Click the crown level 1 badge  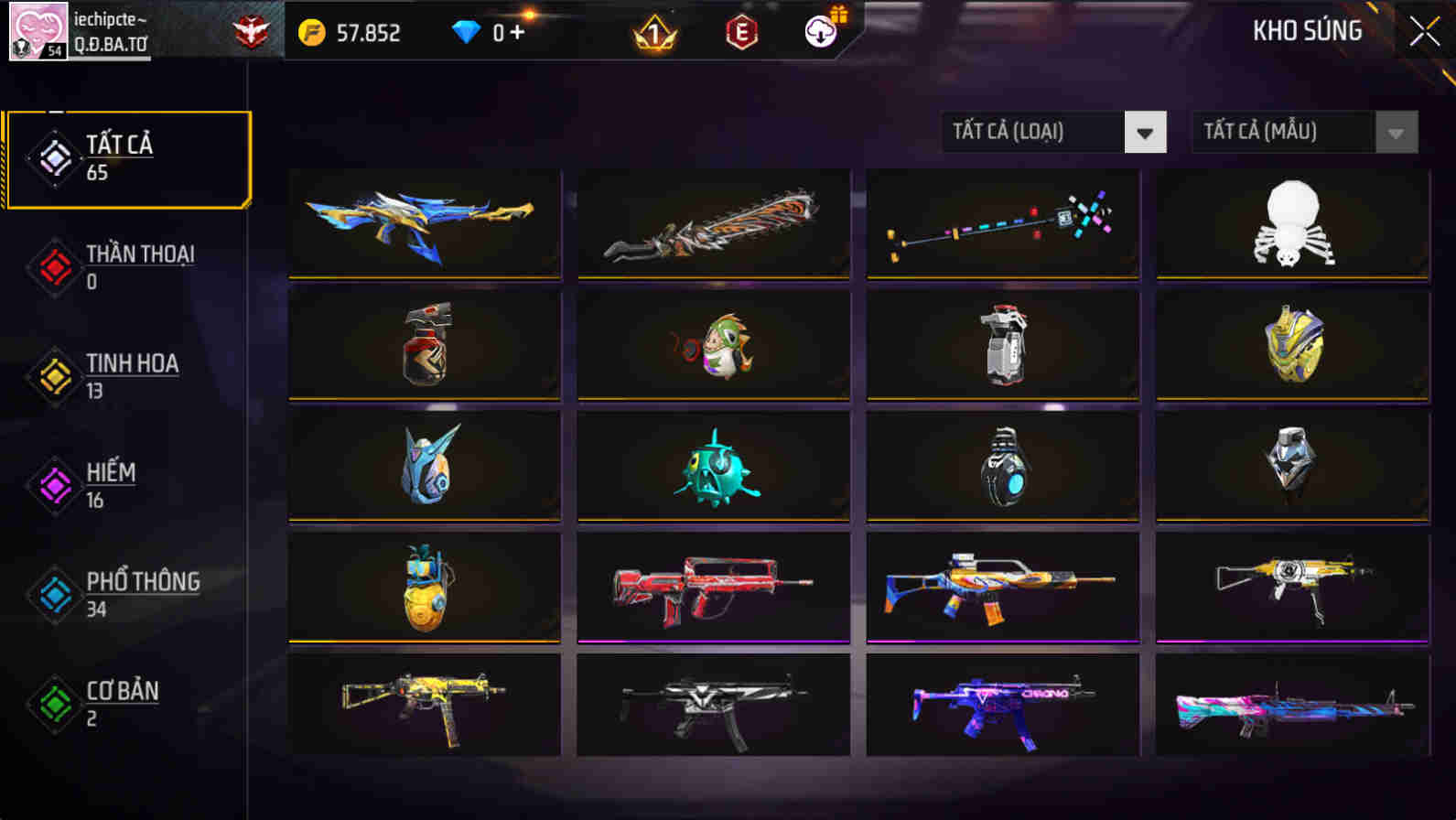(654, 35)
